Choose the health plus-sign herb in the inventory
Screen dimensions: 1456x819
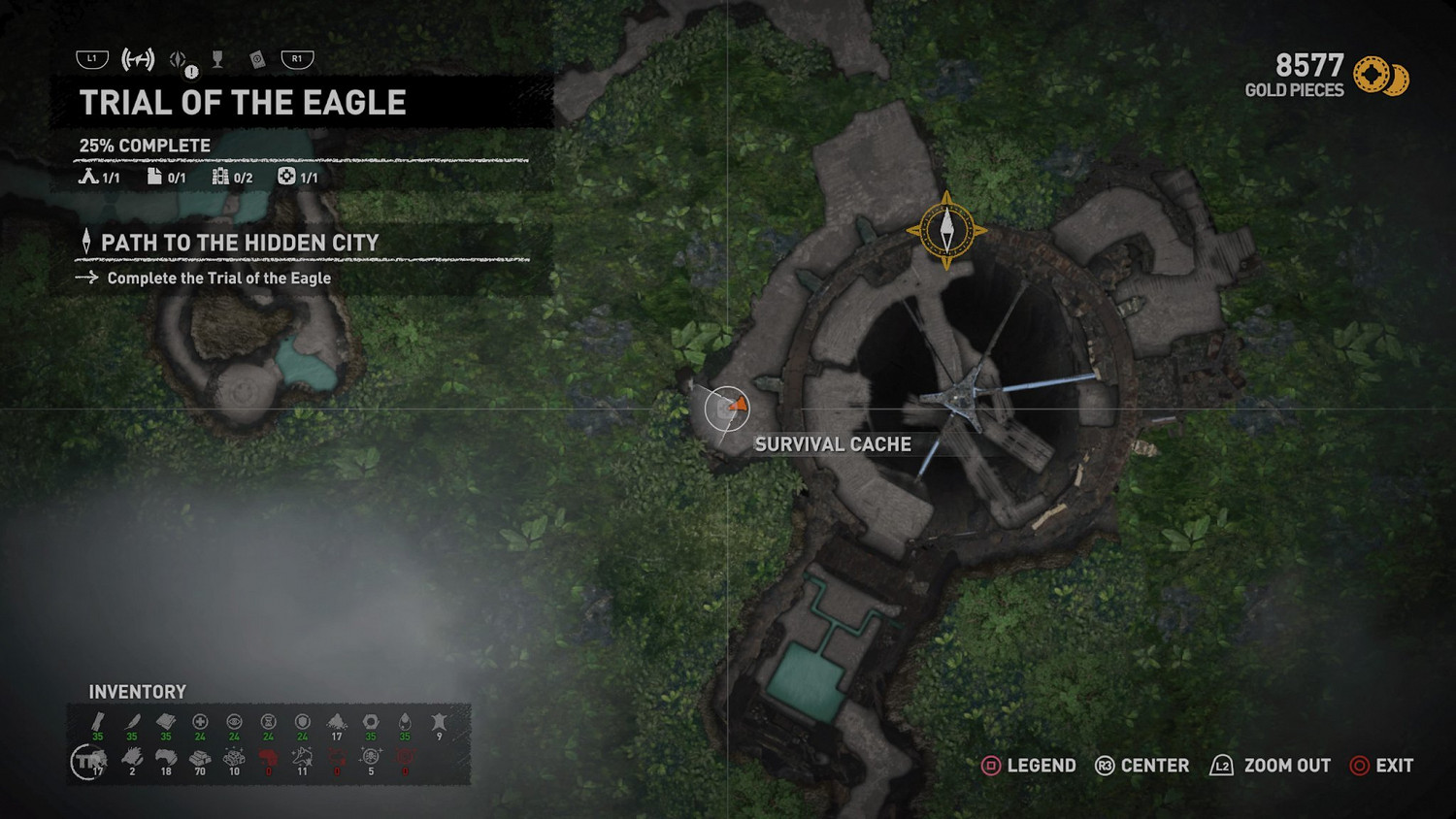(x=200, y=723)
